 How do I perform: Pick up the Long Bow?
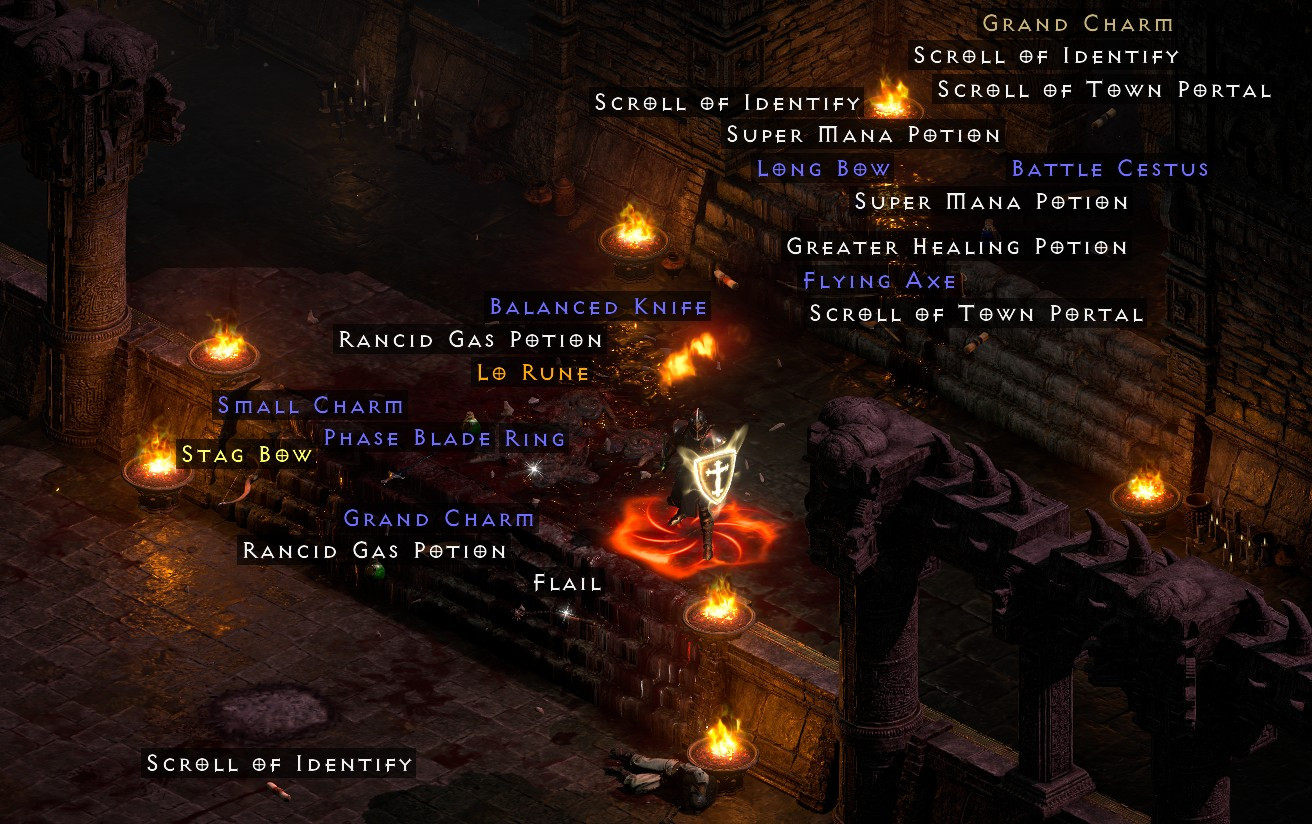[823, 168]
